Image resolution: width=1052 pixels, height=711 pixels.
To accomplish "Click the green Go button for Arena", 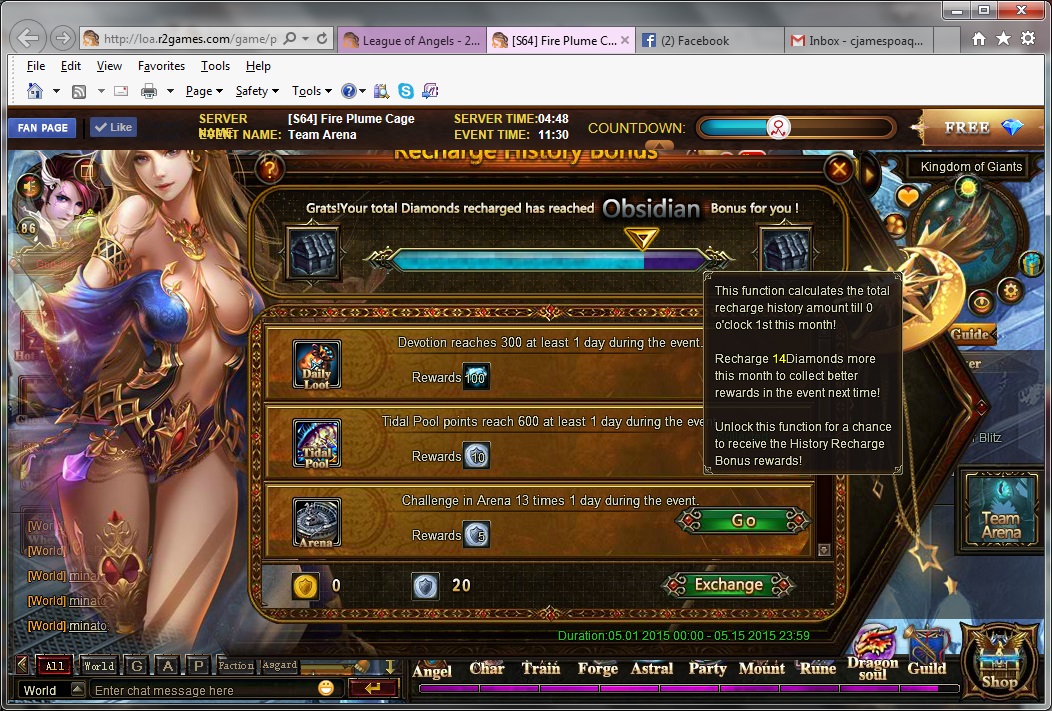I will (x=743, y=521).
